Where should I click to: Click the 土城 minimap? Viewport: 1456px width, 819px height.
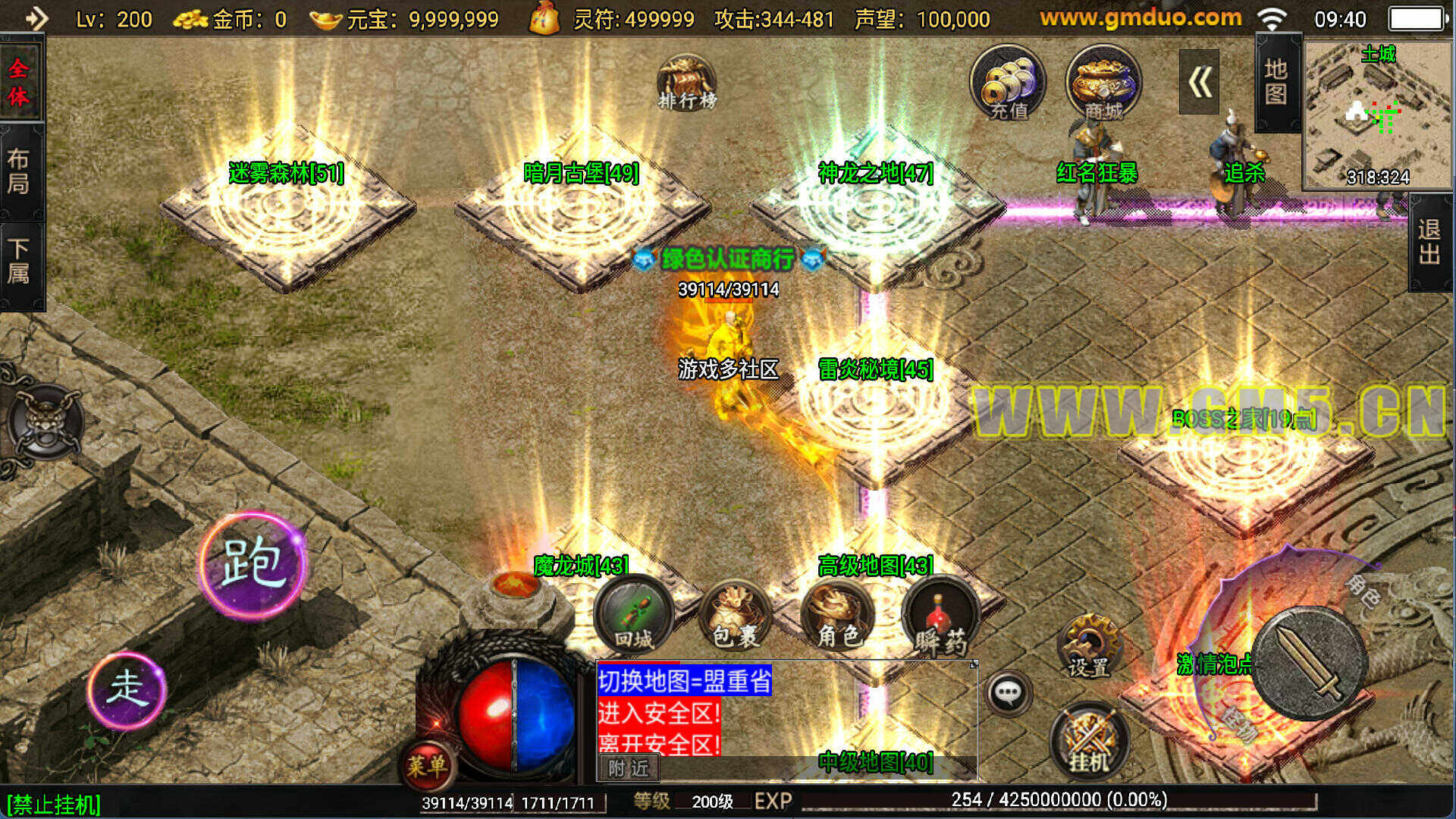(1377, 114)
